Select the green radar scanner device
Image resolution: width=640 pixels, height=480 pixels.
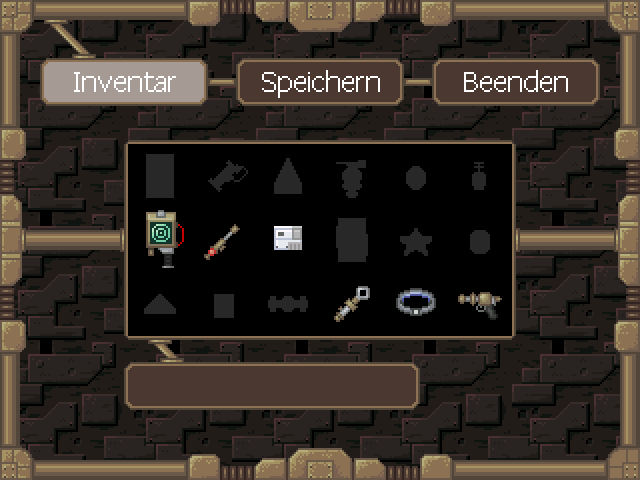coord(161,238)
